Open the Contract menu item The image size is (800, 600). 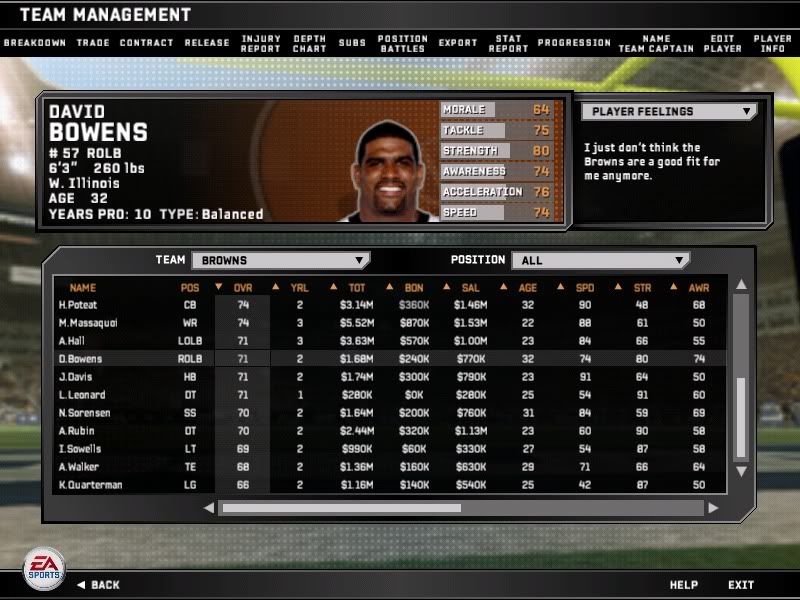click(146, 43)
